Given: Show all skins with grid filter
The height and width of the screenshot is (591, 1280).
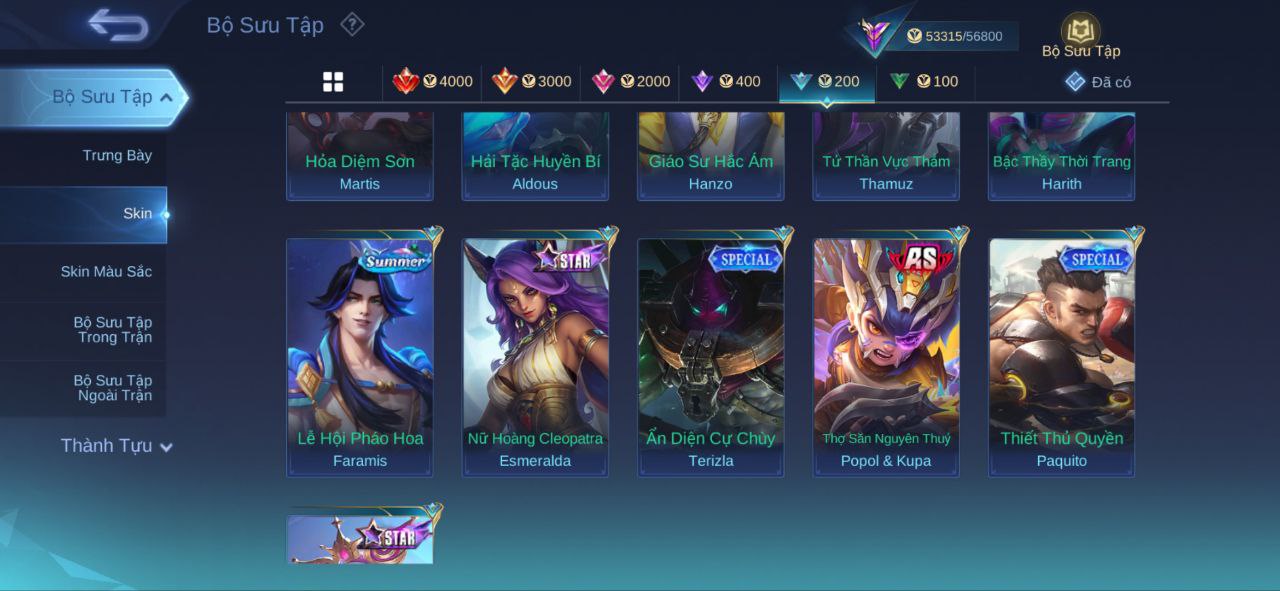Looking at the screenshot, I should pos(333,82).
